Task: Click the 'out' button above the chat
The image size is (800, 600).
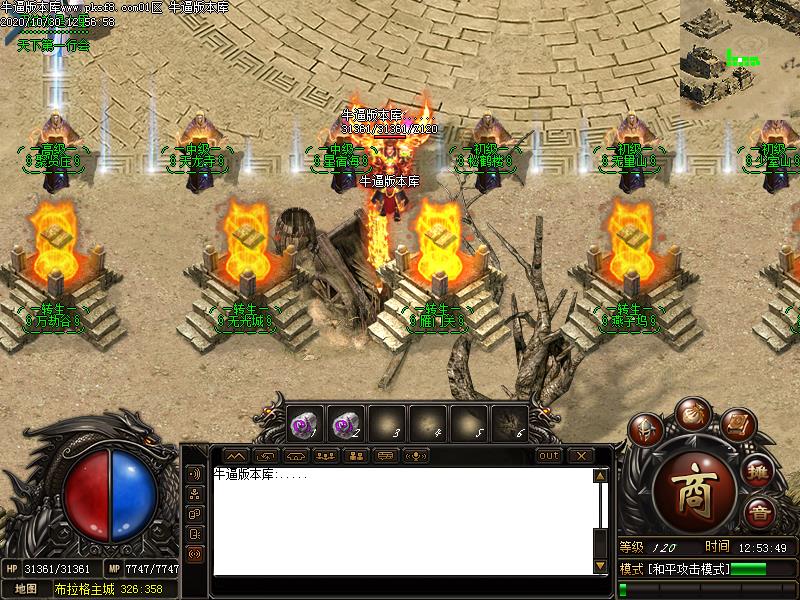Action: (549, 456)
